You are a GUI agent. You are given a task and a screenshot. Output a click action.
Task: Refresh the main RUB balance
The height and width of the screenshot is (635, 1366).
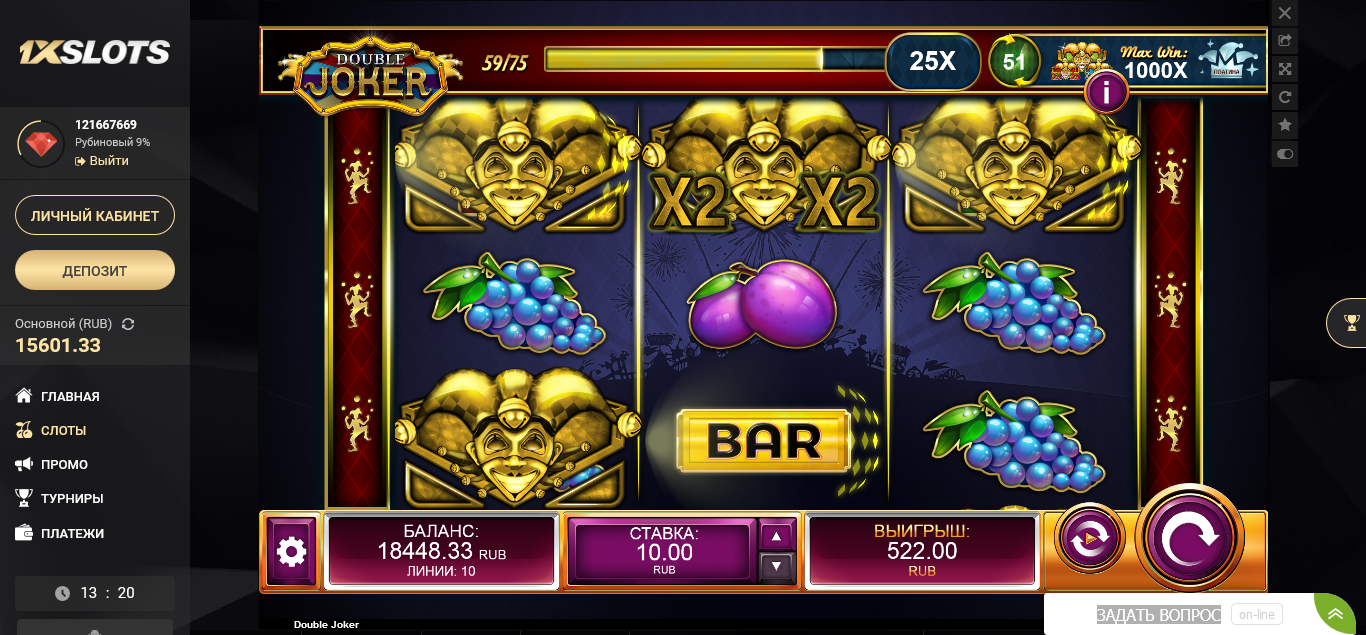click(x=128, y=324)
